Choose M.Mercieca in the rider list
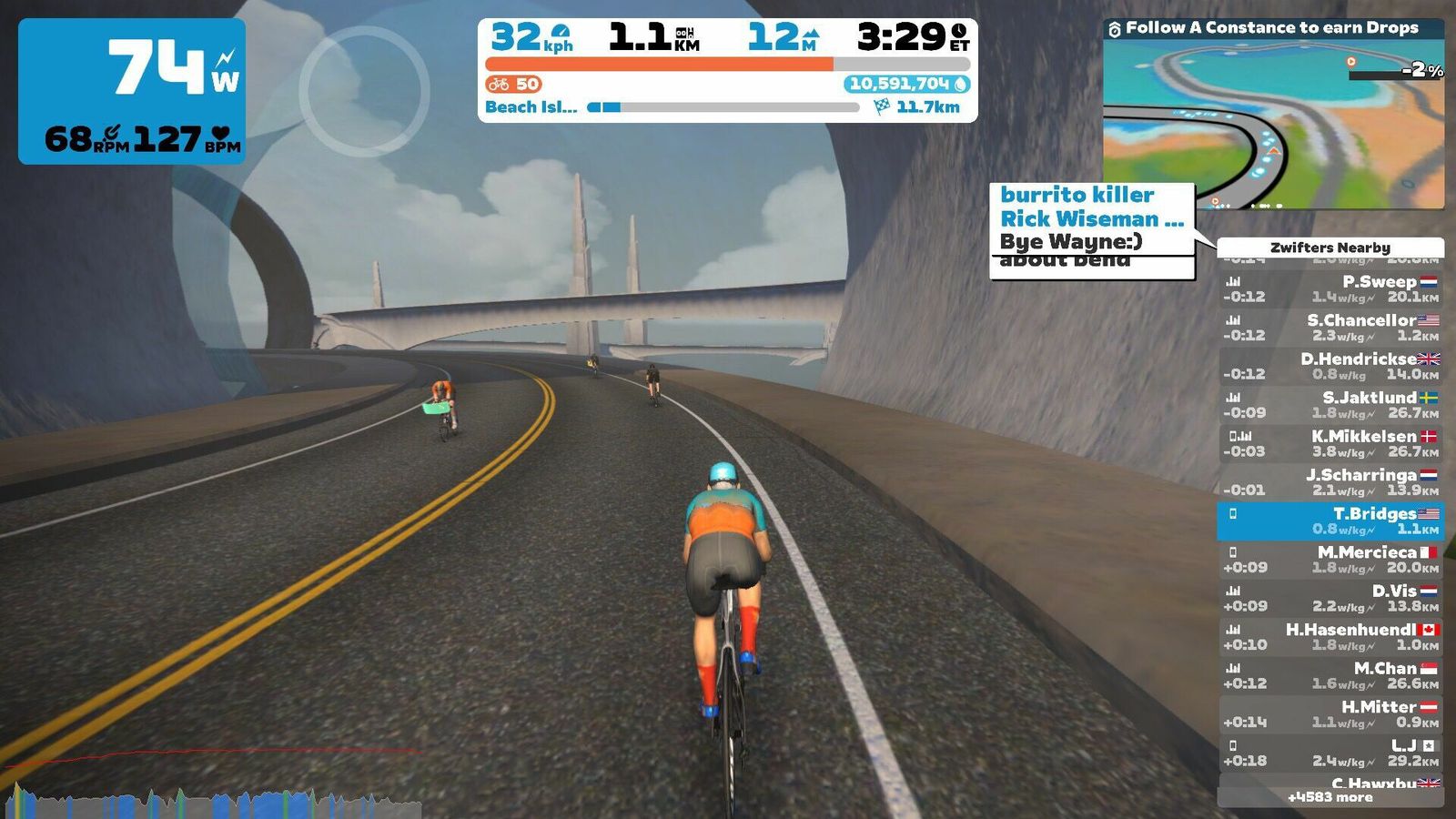Viewport: 1456px width, 819px height. (x=1330, y=560)
